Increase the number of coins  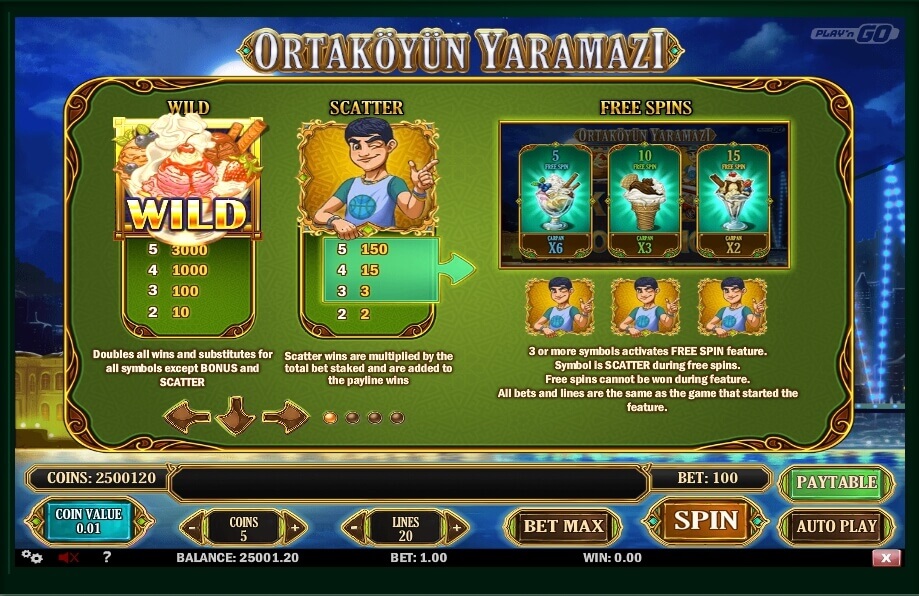(x=294, y=526)
